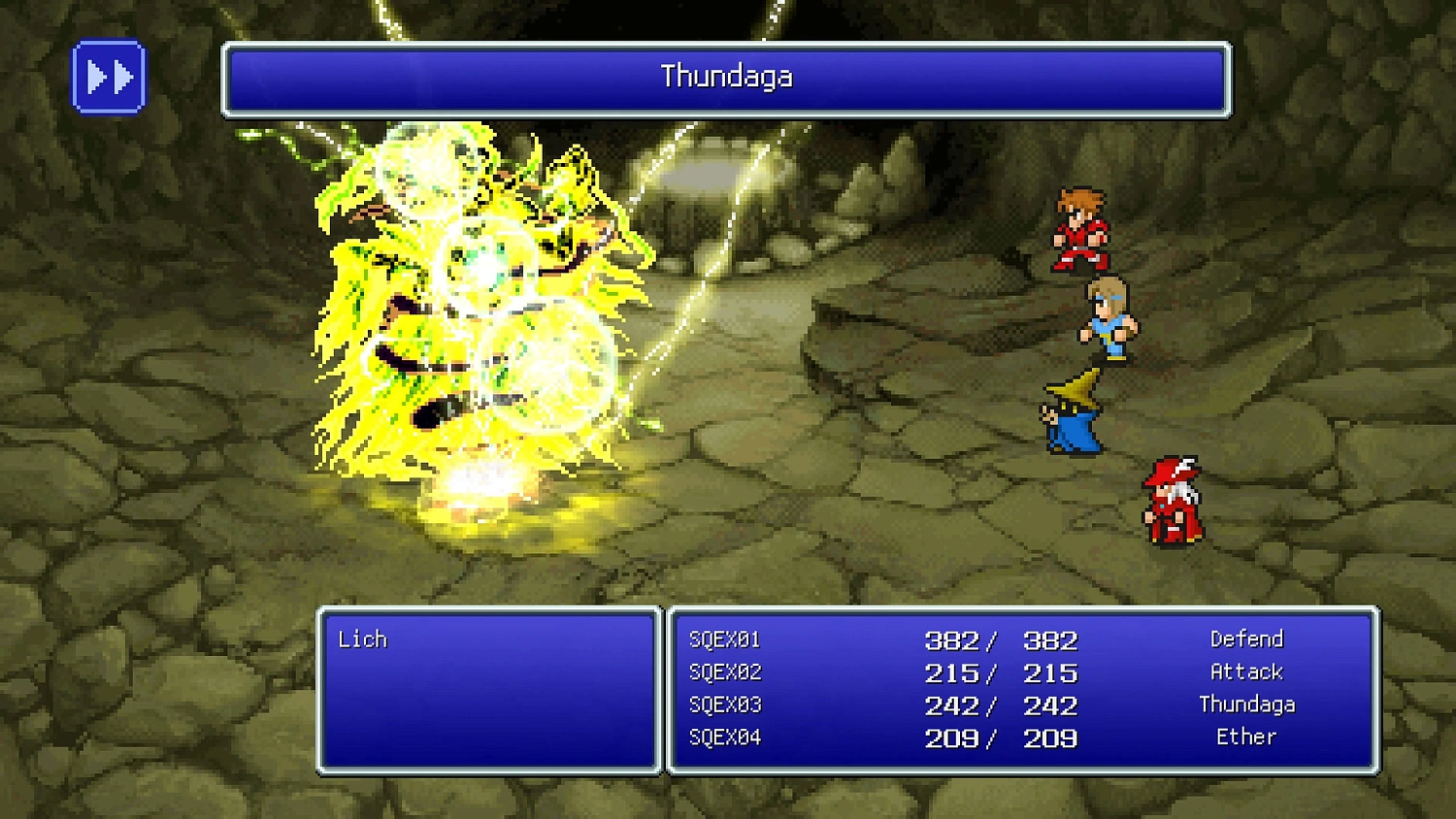This screenshot has height=819, width=1456.
Task: Click SQEX01's Defend command
Action: coord(1246,639)
